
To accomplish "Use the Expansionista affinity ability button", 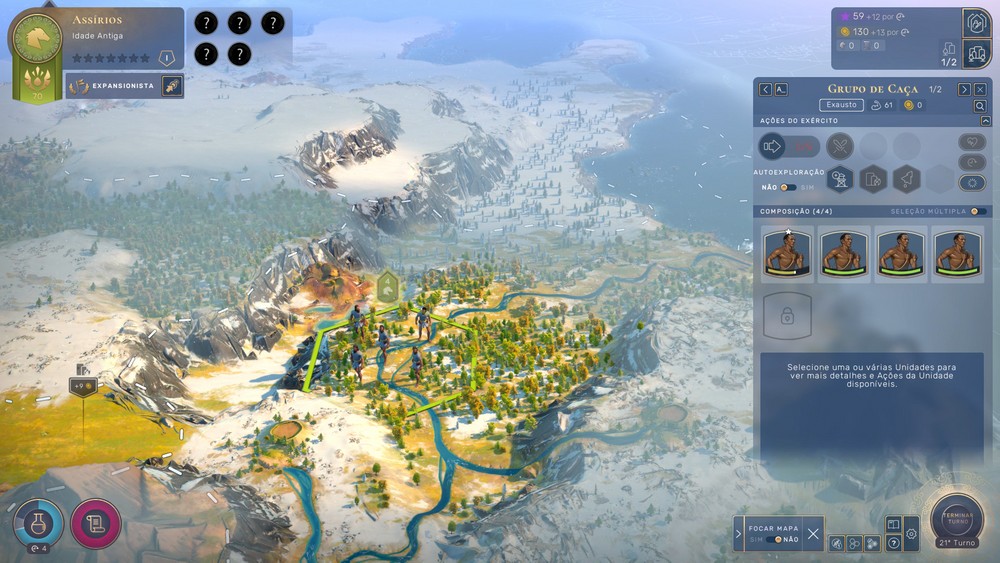I will (171, 86).
